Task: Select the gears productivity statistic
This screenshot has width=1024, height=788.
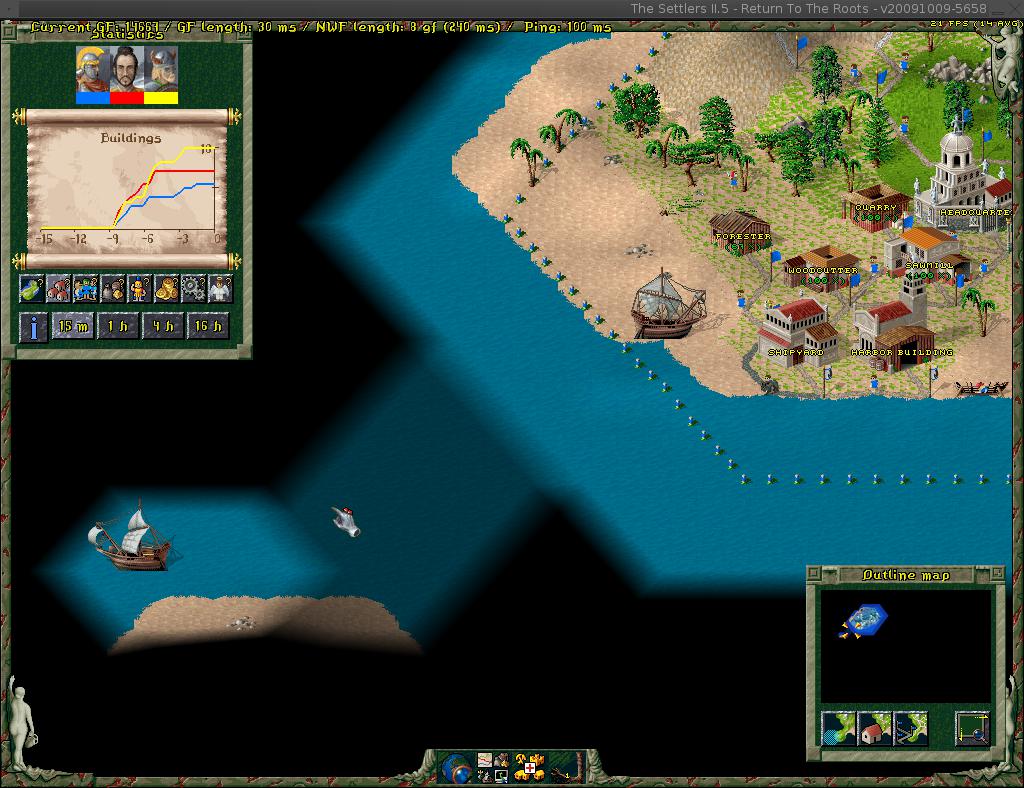Action: click(193, 289)
